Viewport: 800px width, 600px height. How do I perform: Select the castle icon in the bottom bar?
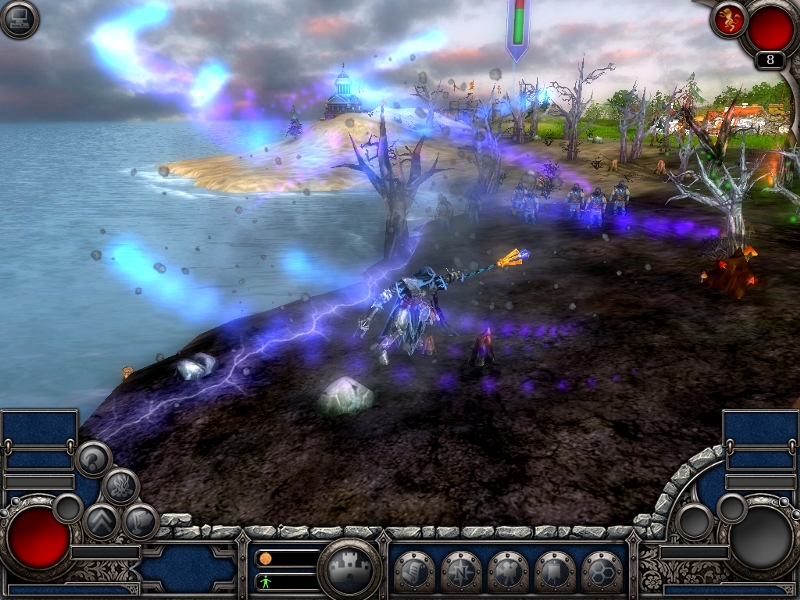(349, 569)
